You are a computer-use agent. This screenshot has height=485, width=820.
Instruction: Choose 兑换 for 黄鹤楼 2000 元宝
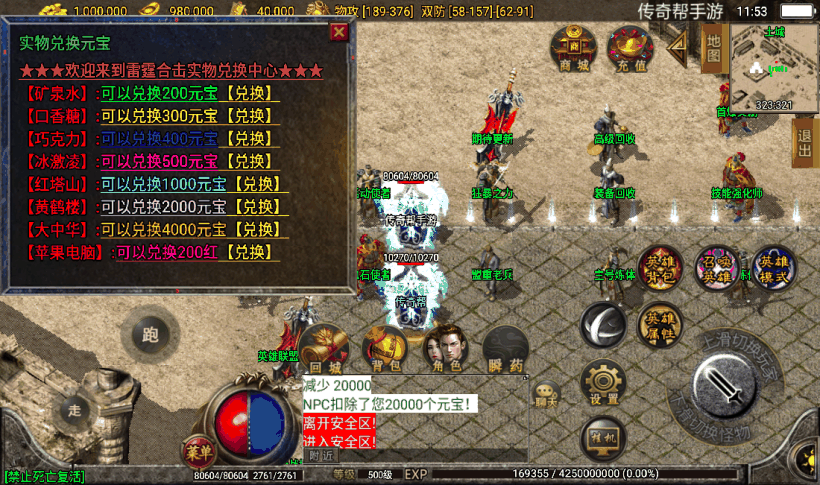point(259,208)
